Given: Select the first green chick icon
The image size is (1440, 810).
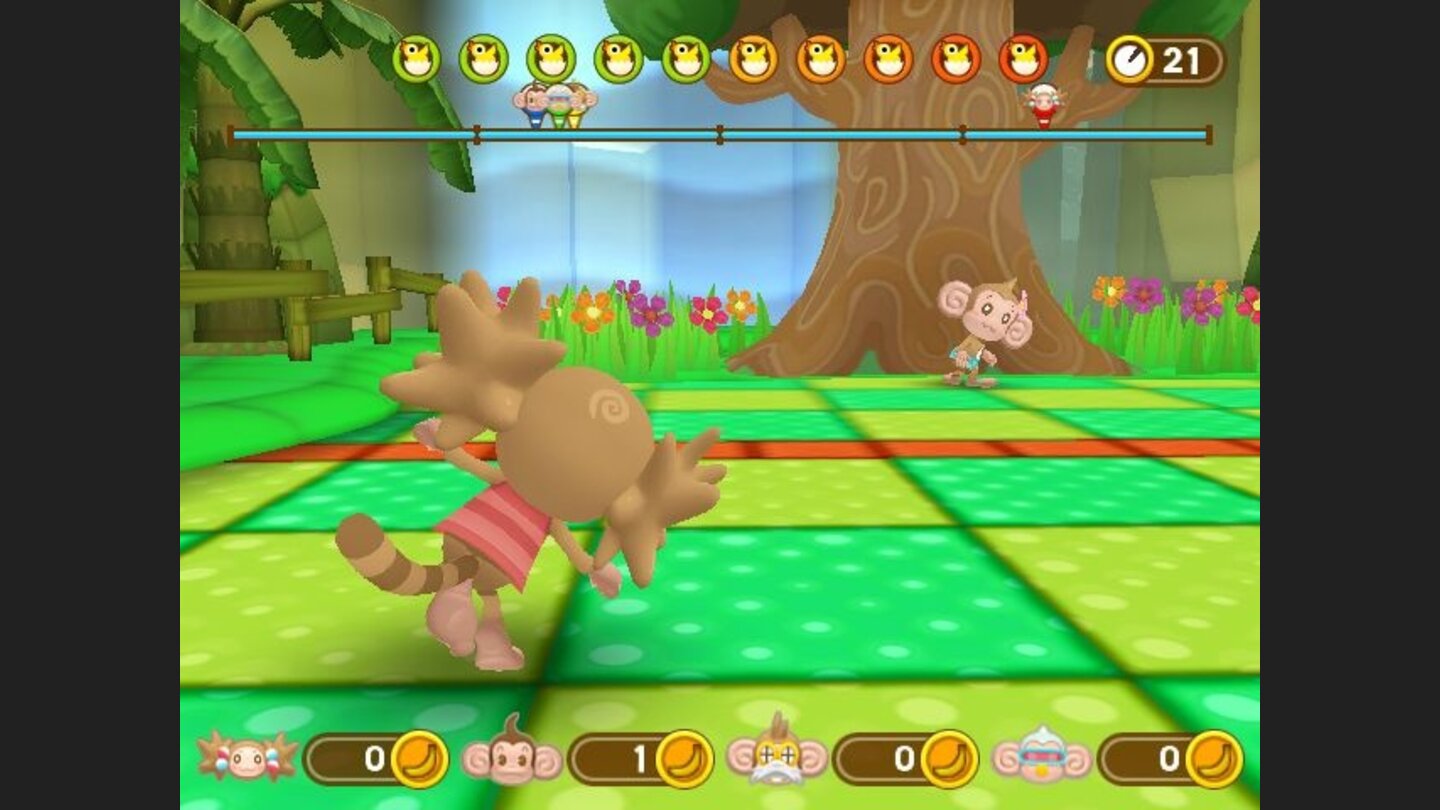Looking at the screenshot, I should point(416,57).
